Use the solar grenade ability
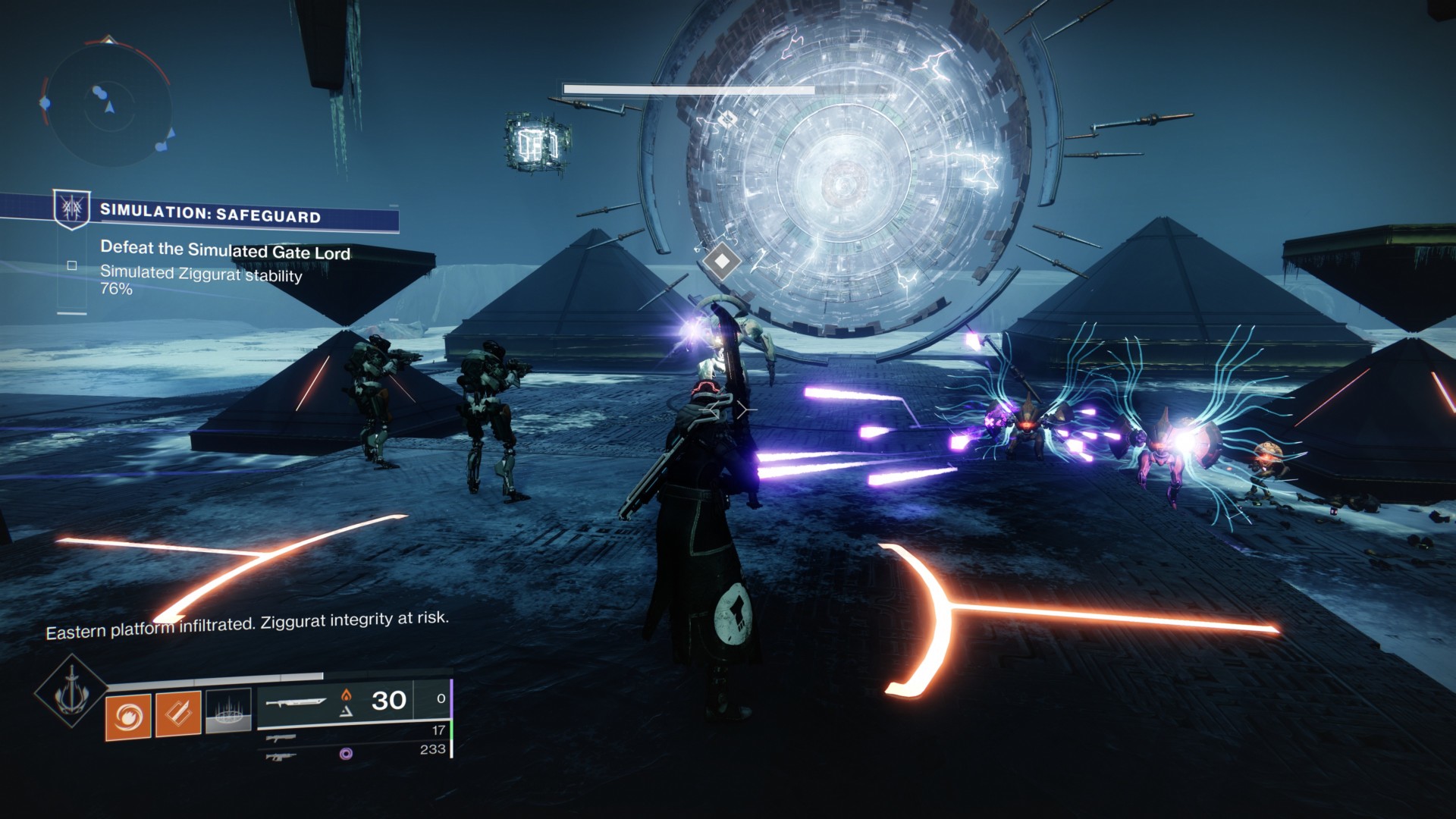 click(x=128, y=716)
